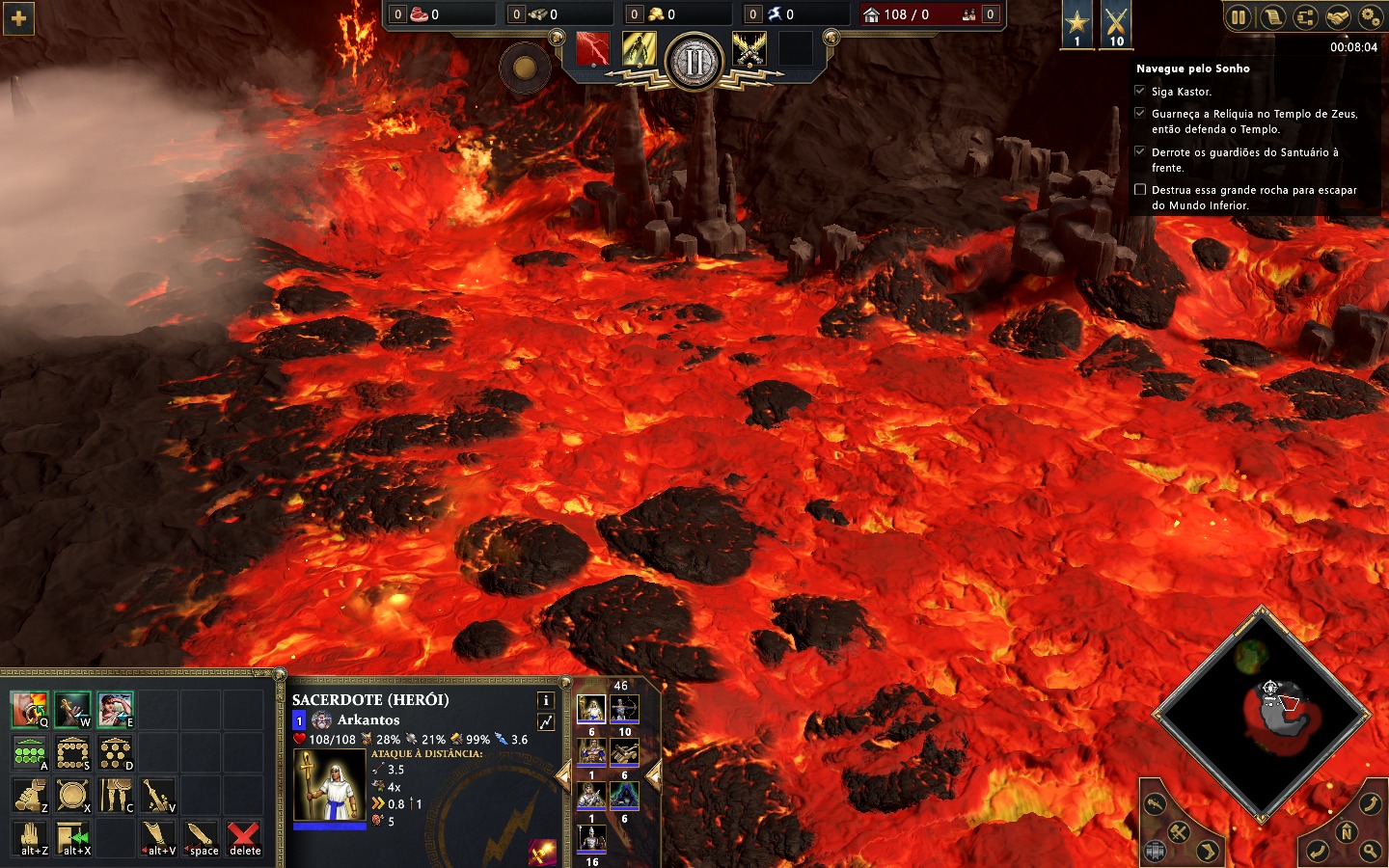The height and width of the screenshot is (868, 1389).
Task: Open the objectives scroll button
Action: [x=1272, y=16]
